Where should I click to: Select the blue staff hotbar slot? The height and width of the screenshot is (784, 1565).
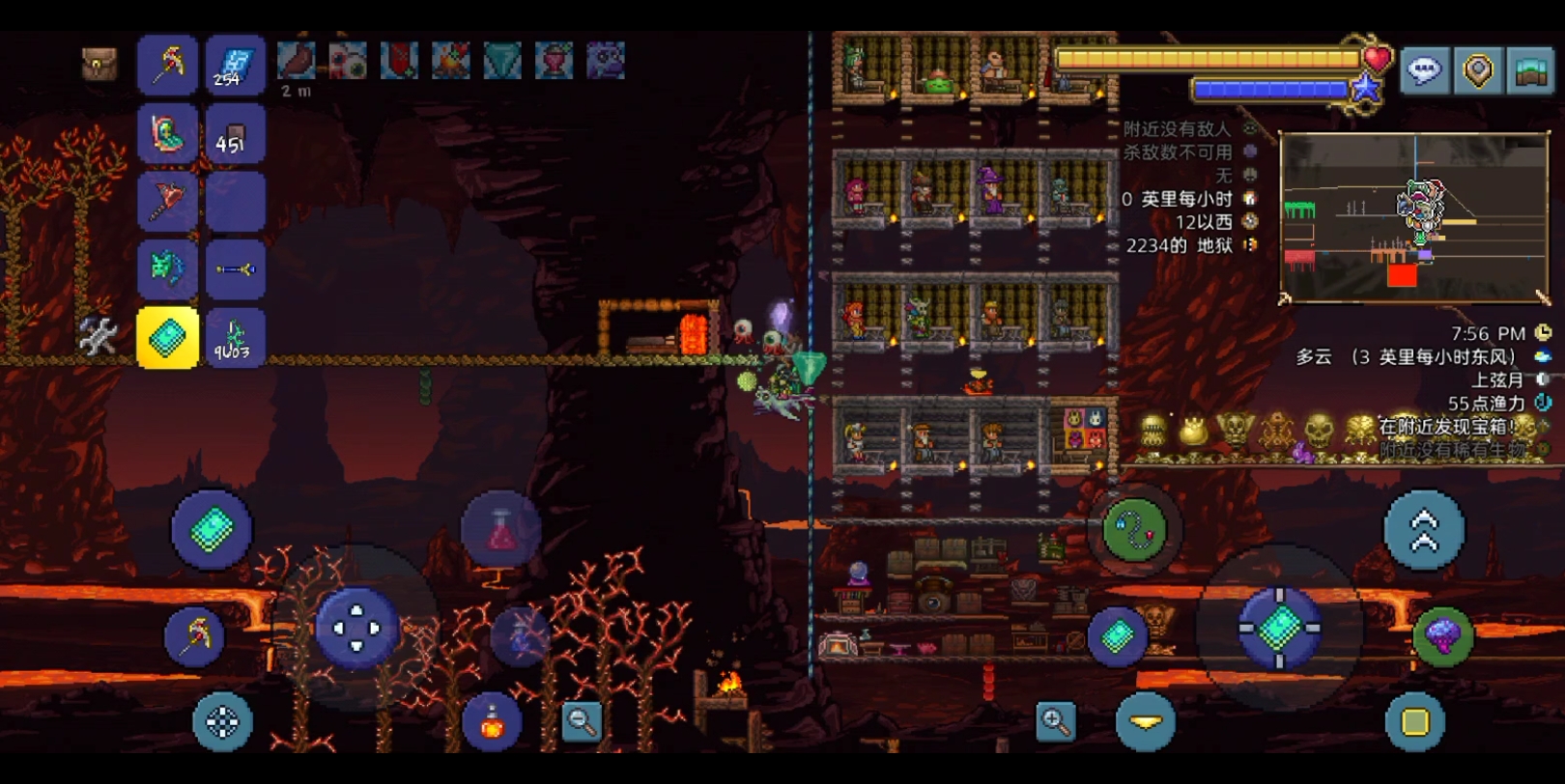point(235,269)
